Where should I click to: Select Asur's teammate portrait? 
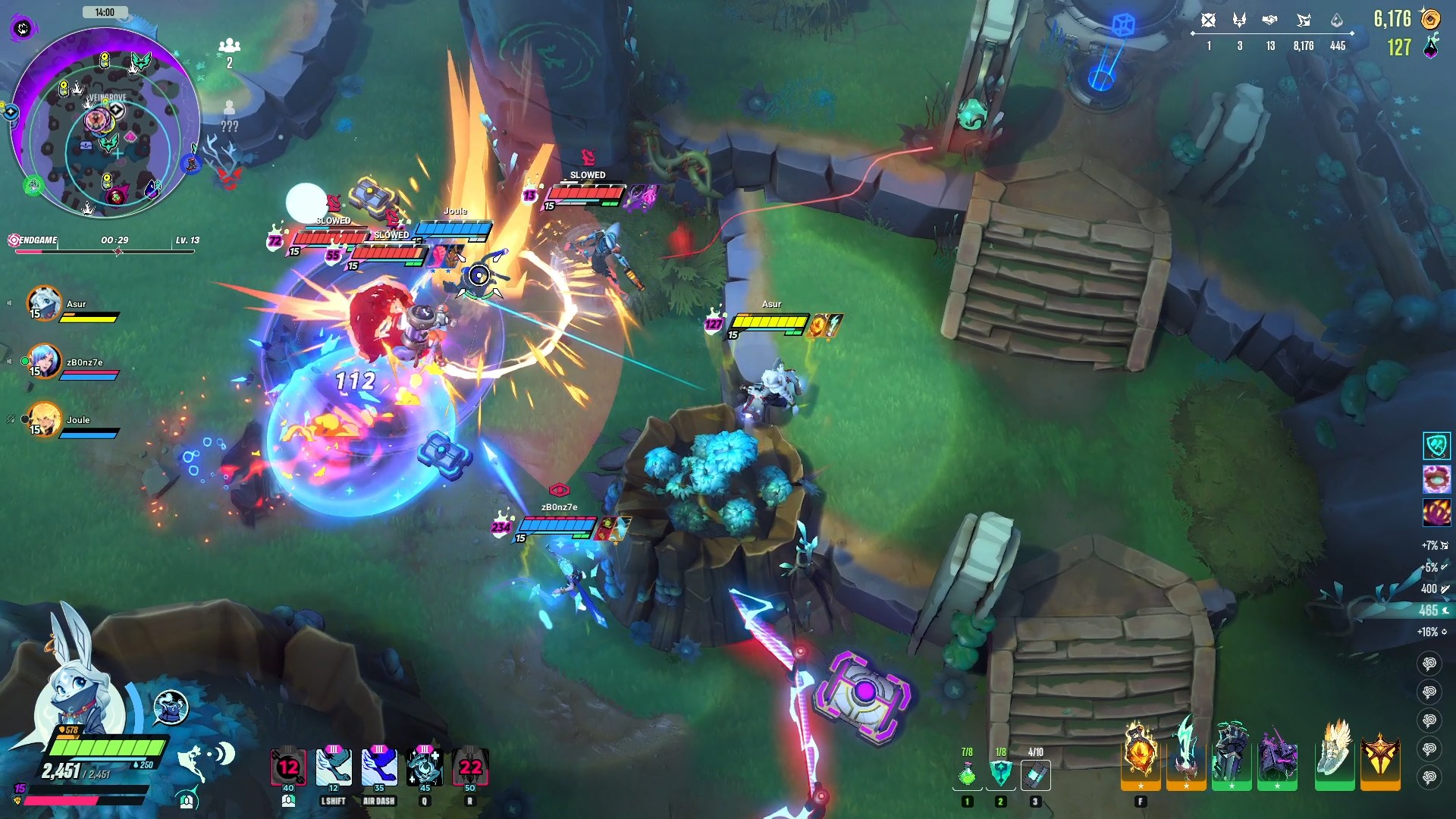click(x=44, y=304)
